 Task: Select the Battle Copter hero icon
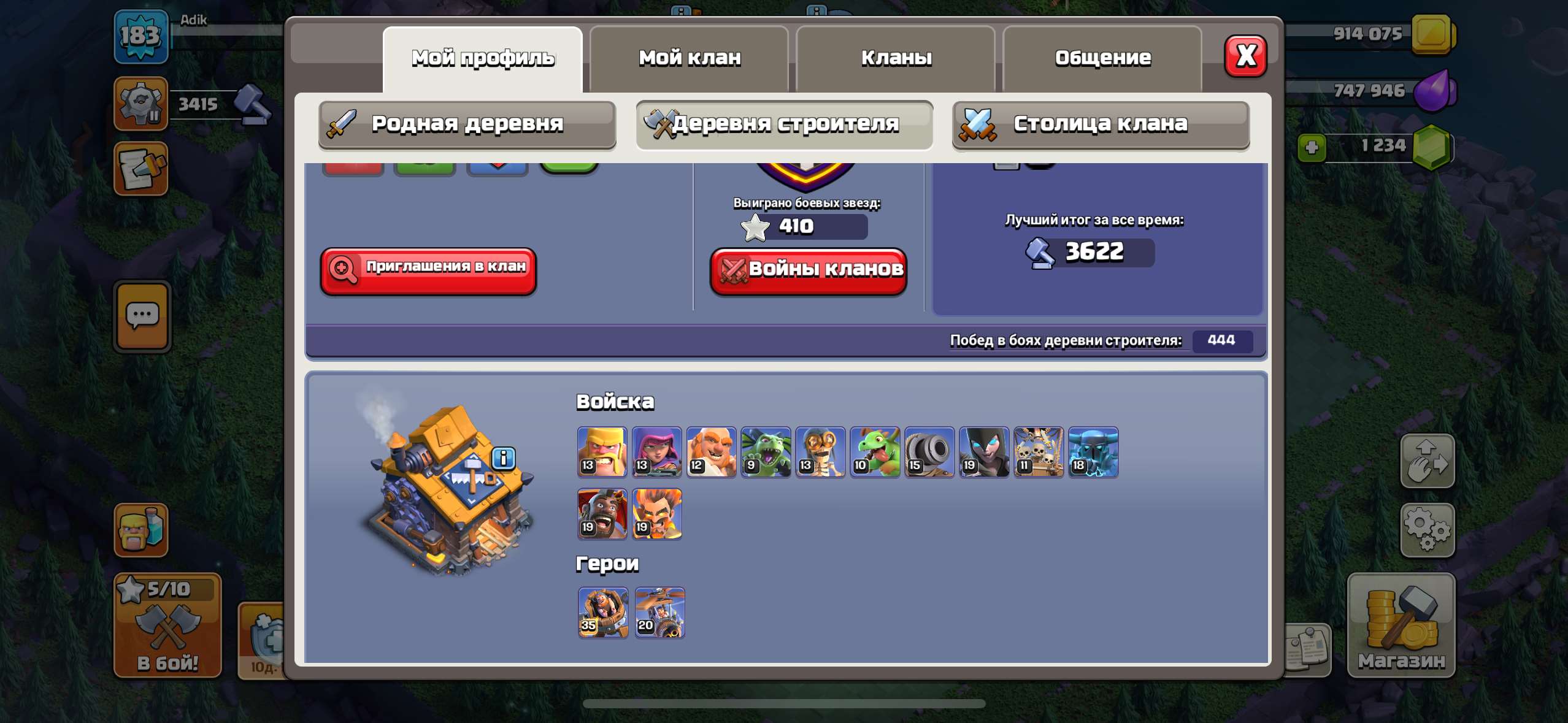point(661,612)
